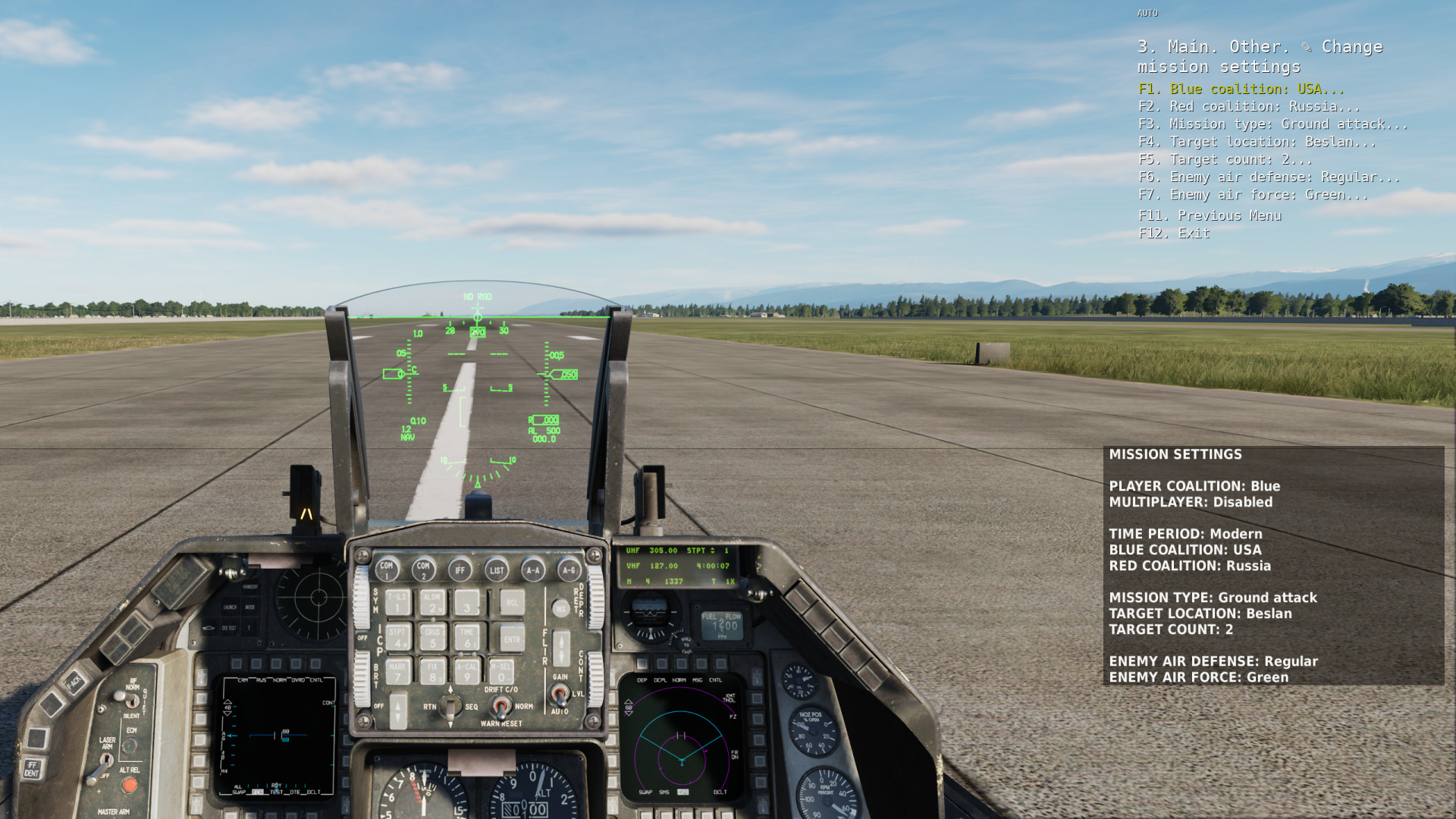Click the ENTR button on the ICP

tap(512, 639)
